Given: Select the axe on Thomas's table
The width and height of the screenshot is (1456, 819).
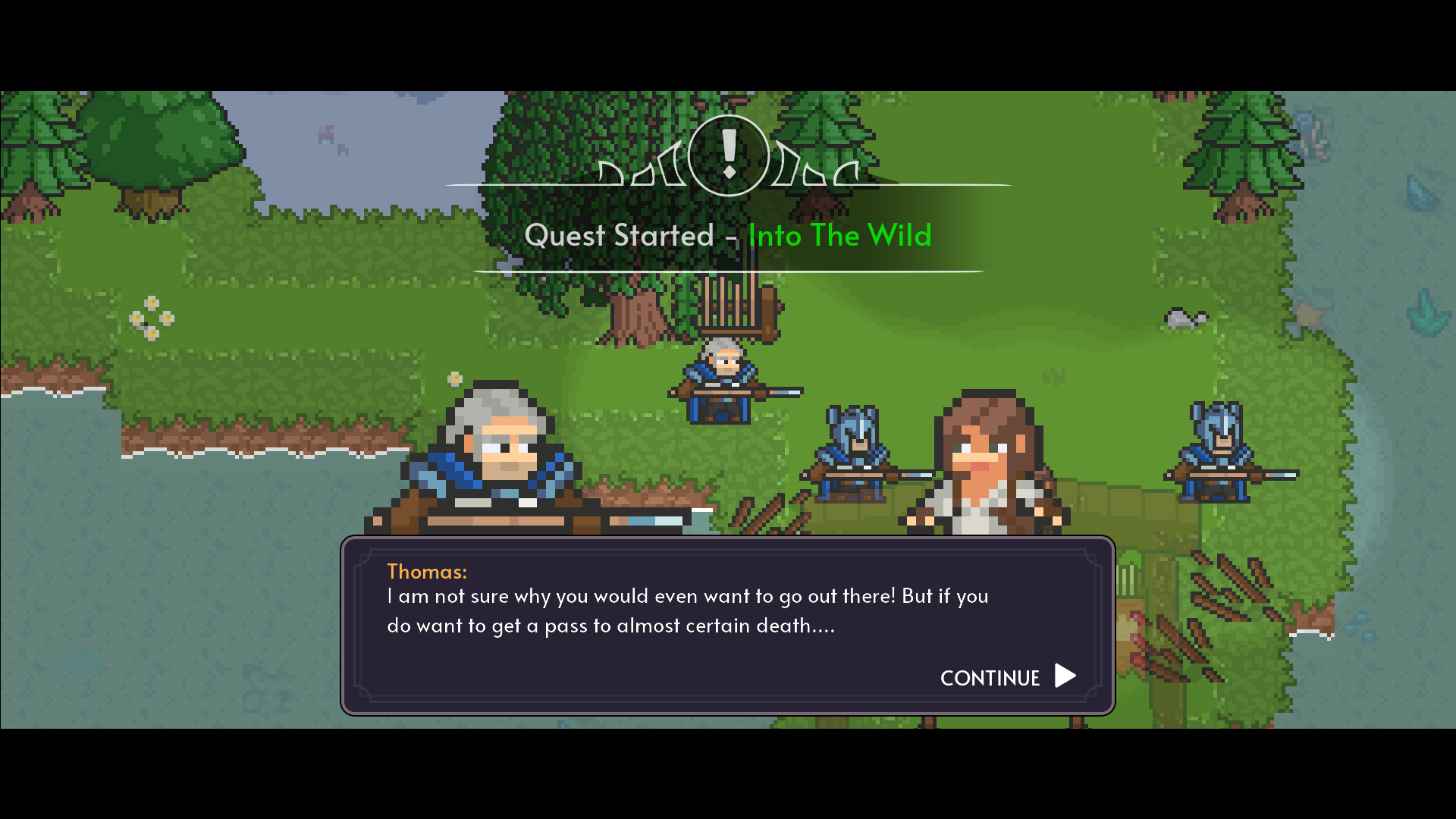Looking at the screenshot, I should pyautogui.click(x=652, y=519).
